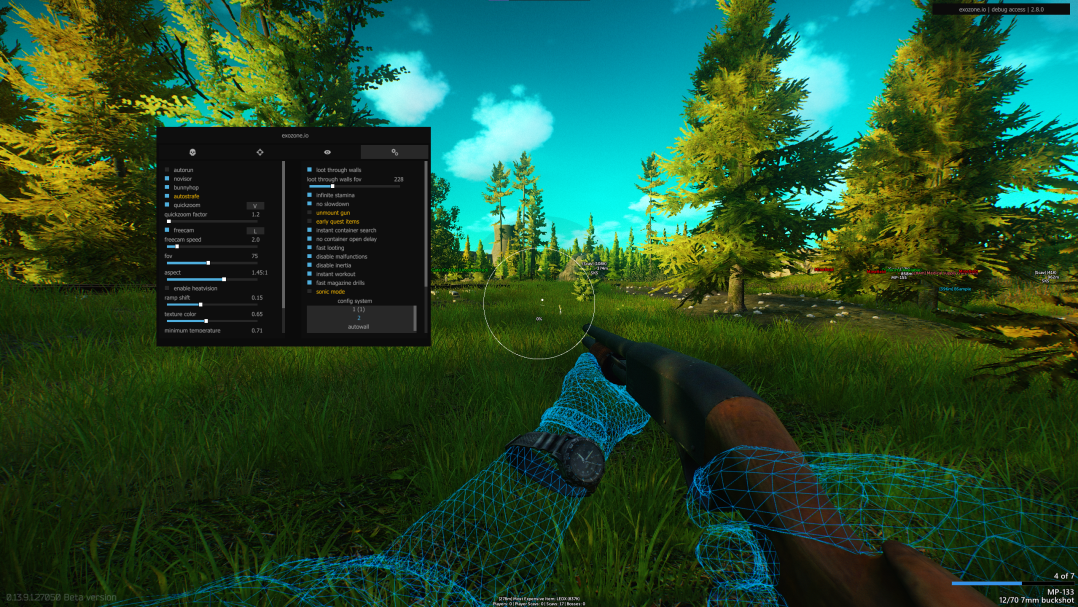
Task: Toggle the novisor checkbox
Action: pos(167,179)
